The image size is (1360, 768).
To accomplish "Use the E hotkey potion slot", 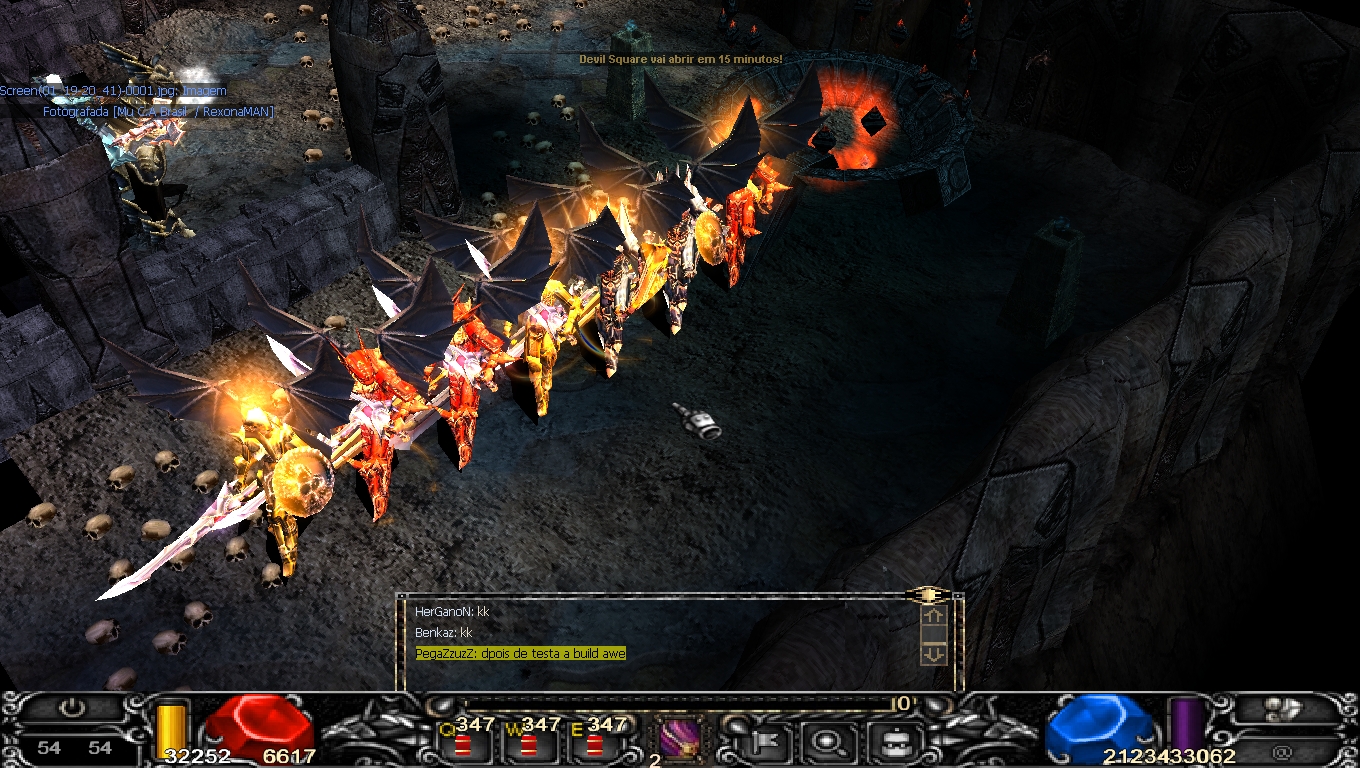I will [x=593, y=744].
